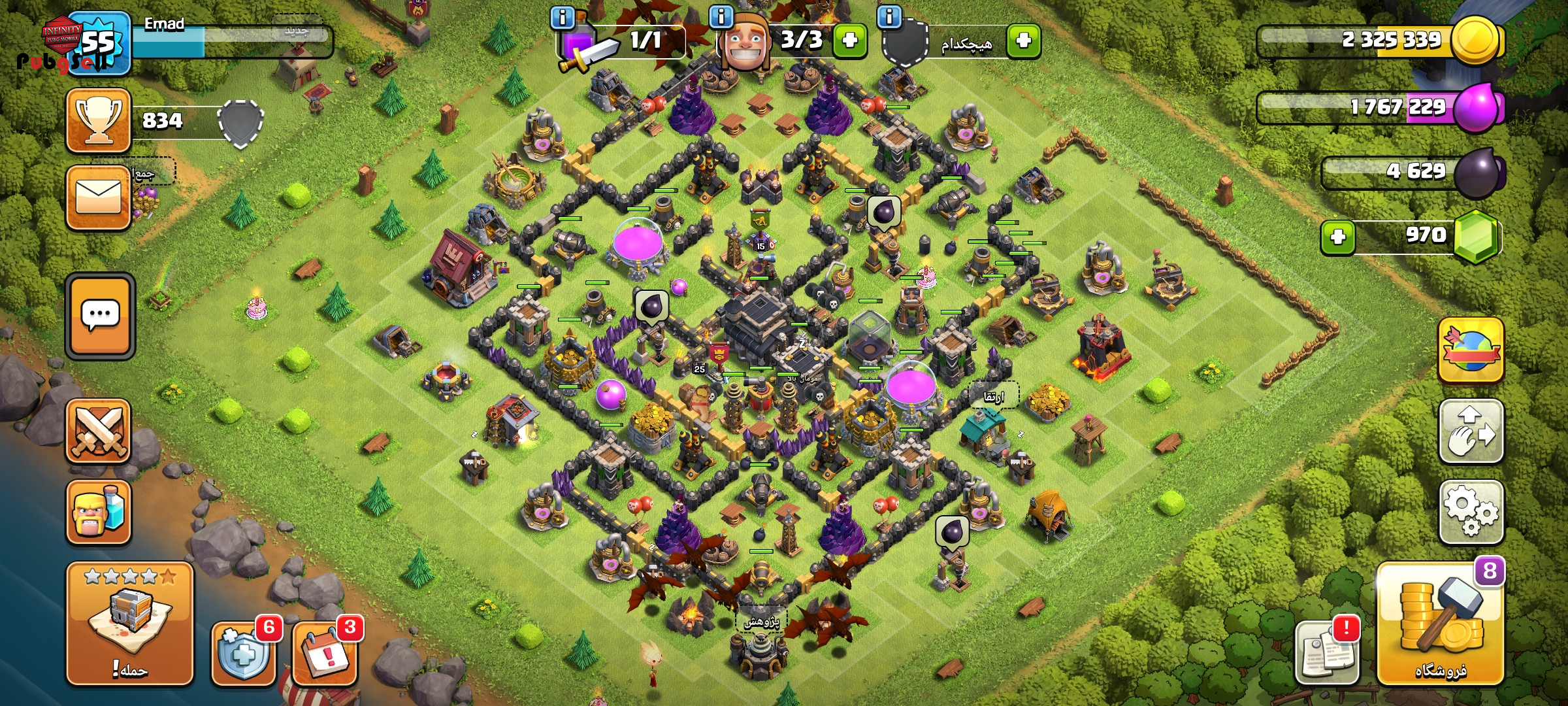The width and height of the screenshot is (1568, 706).
Task: Show shield info via the info badge
Action: [x=889, y=17]
